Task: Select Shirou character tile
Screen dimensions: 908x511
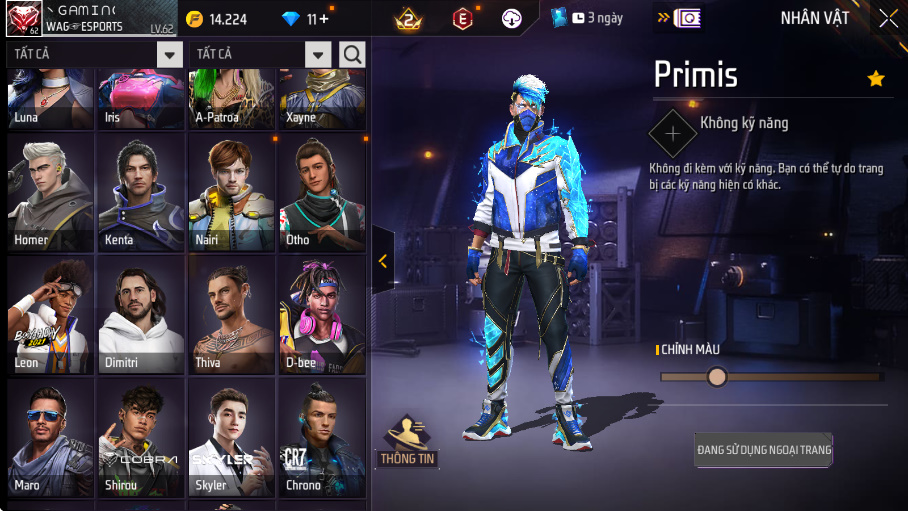Action: [141, 438]
